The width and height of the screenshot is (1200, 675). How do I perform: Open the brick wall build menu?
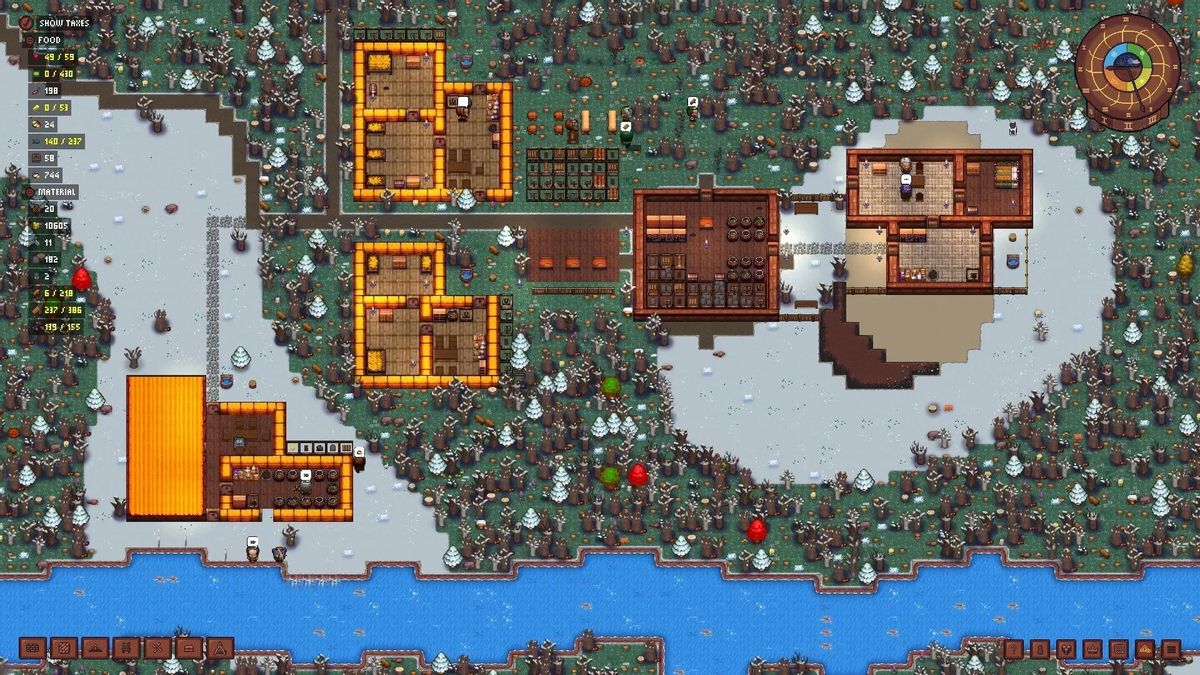click(31, 649)
